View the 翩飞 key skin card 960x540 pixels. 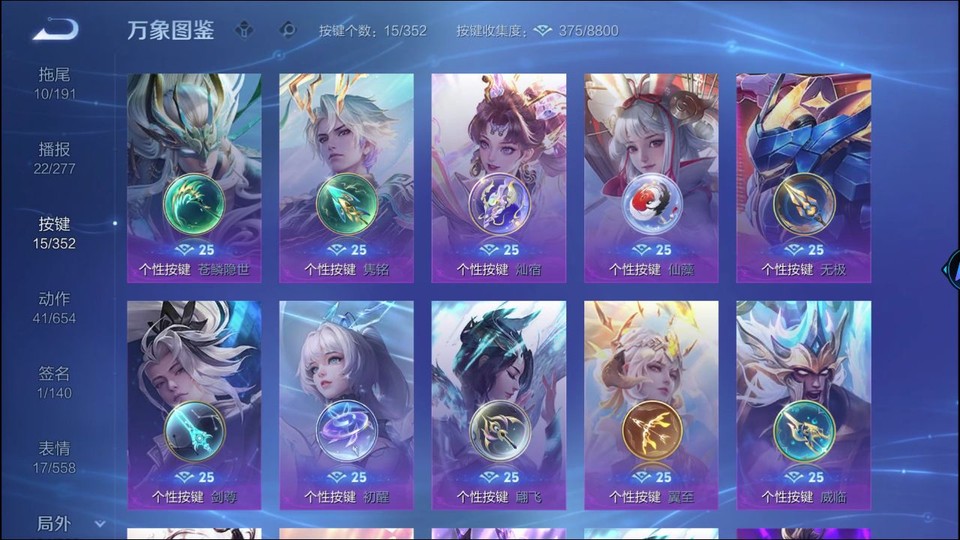click(498, 405)
